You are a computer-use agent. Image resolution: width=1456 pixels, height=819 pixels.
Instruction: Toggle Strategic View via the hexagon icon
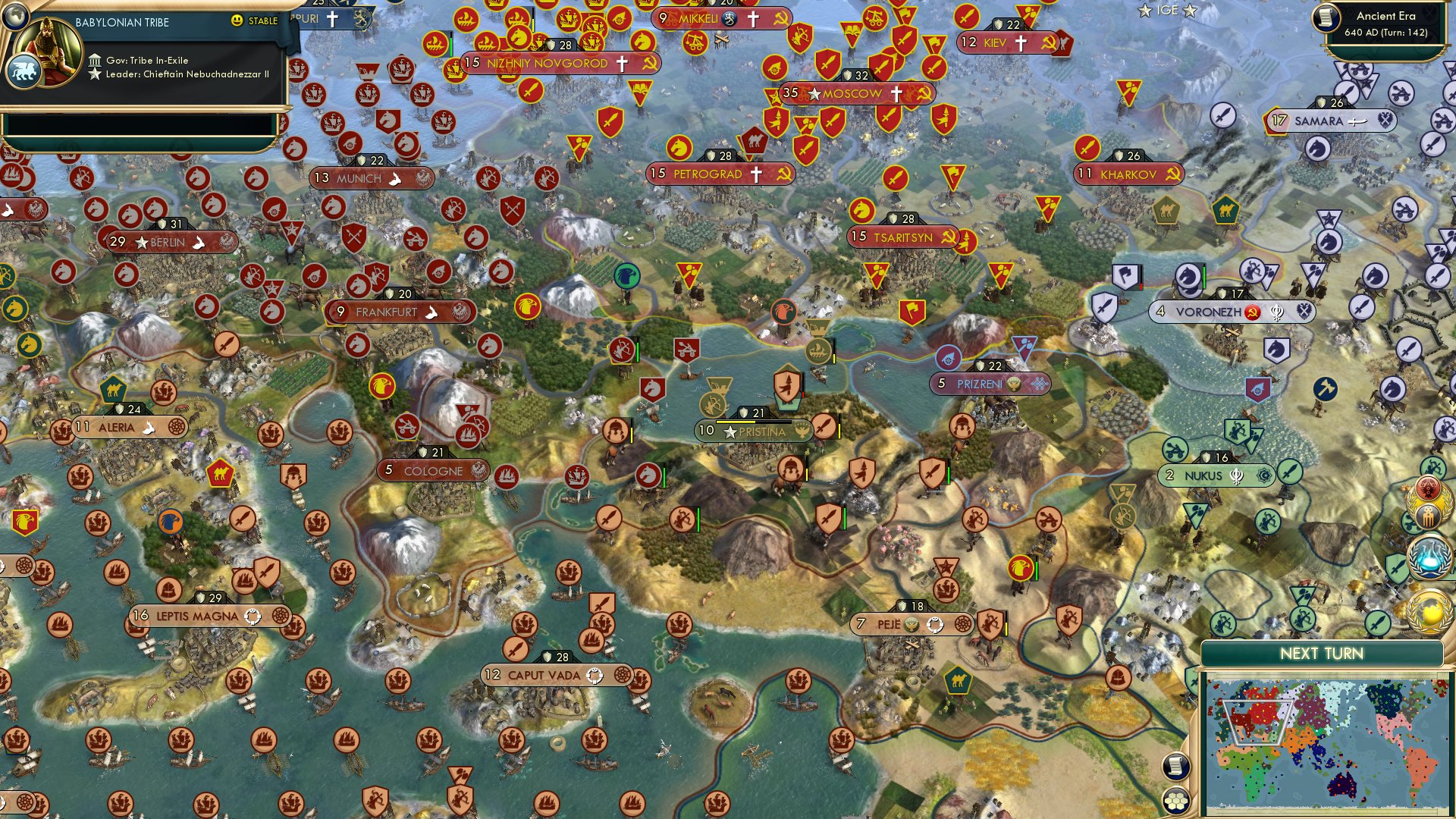(1175, 801)
